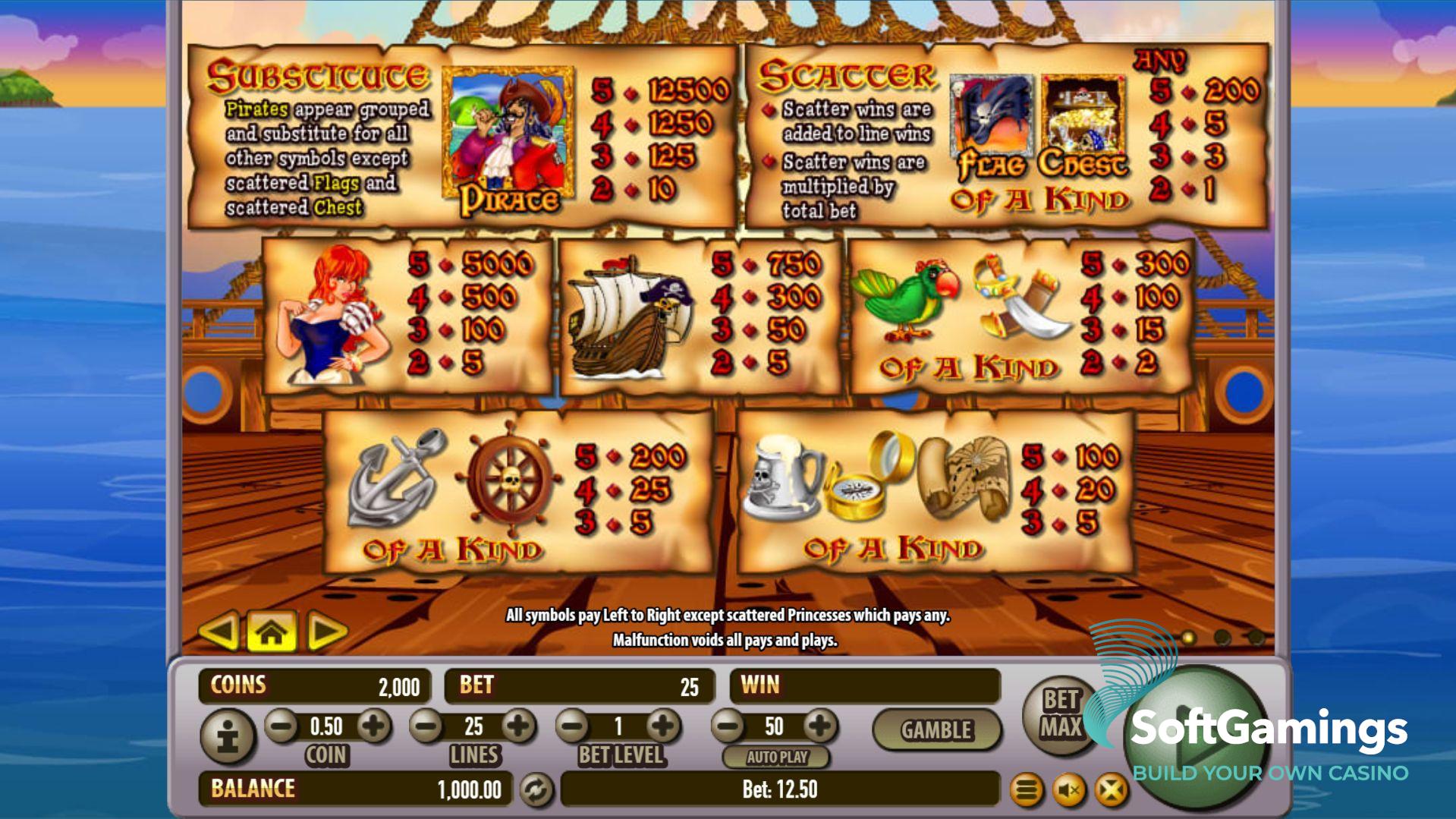Lower the bet level
Screen dimensions: 1456x819
574,727
